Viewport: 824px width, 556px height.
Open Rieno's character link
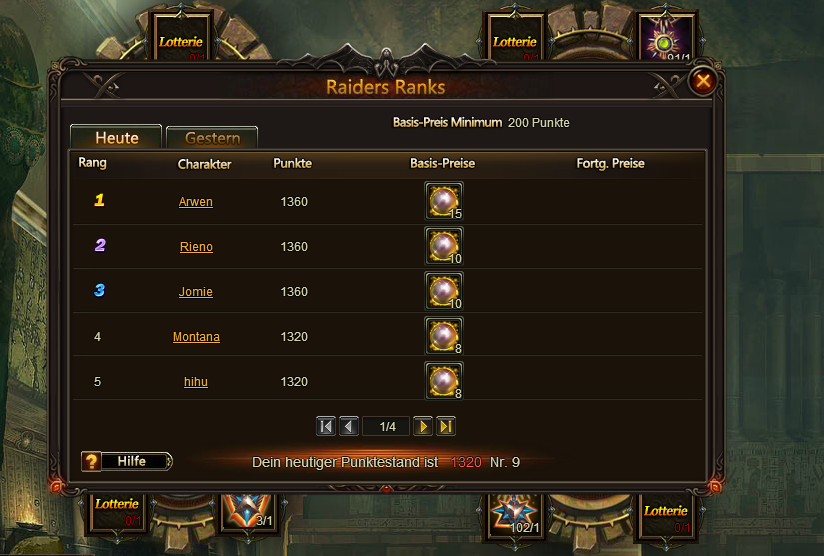pos(196,247)
